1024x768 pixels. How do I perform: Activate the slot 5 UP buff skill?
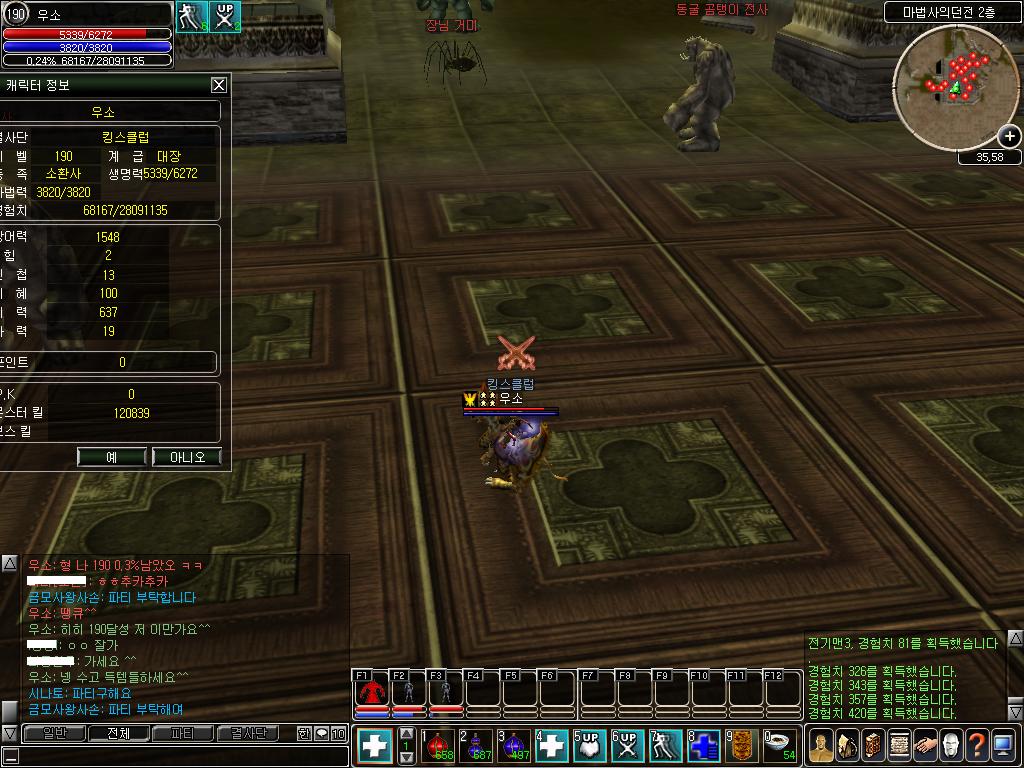coord(588,745)
